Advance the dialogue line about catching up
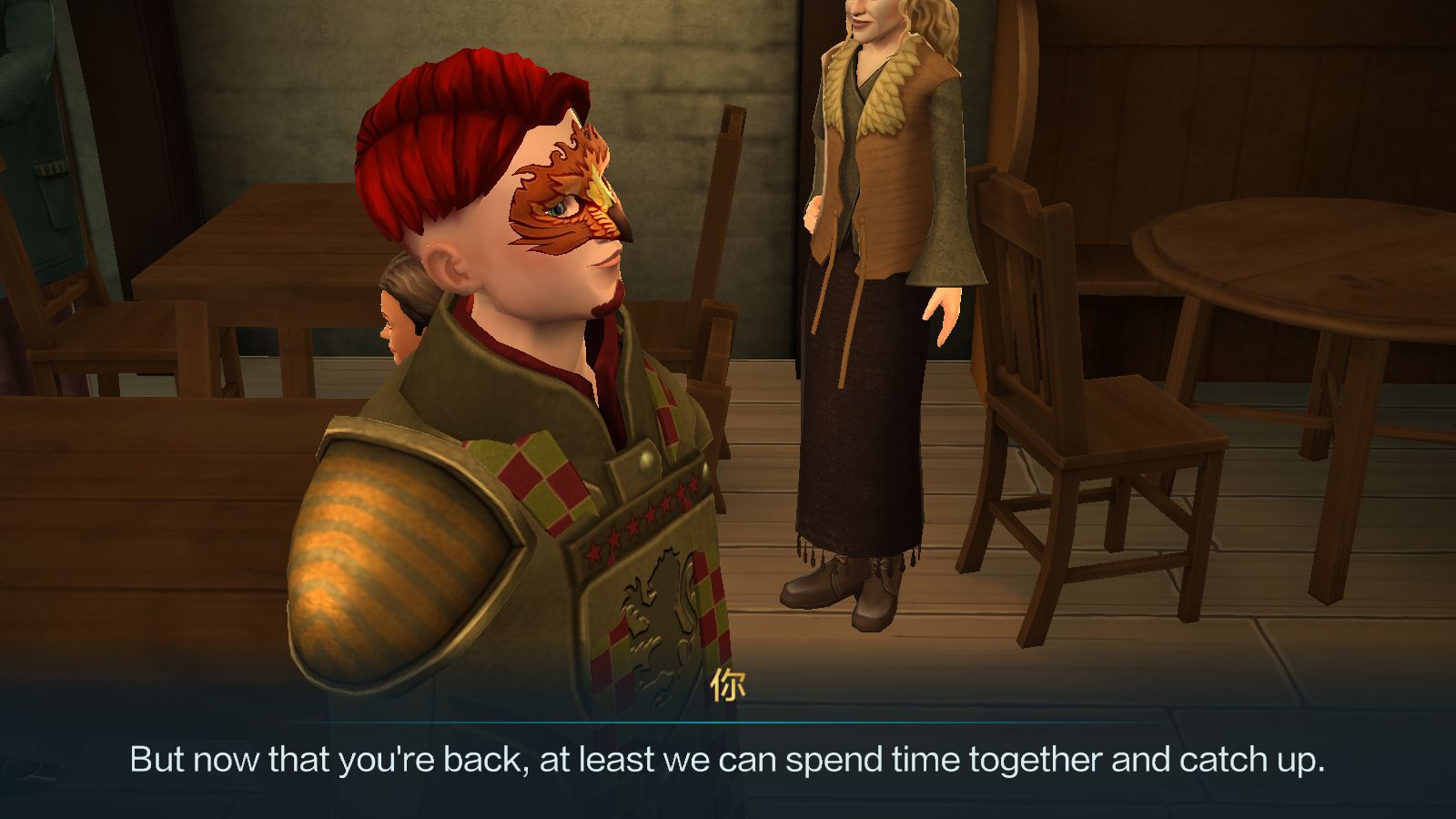Image resolution: width=1456 pixels, height=819 pixels. point(726,759)
